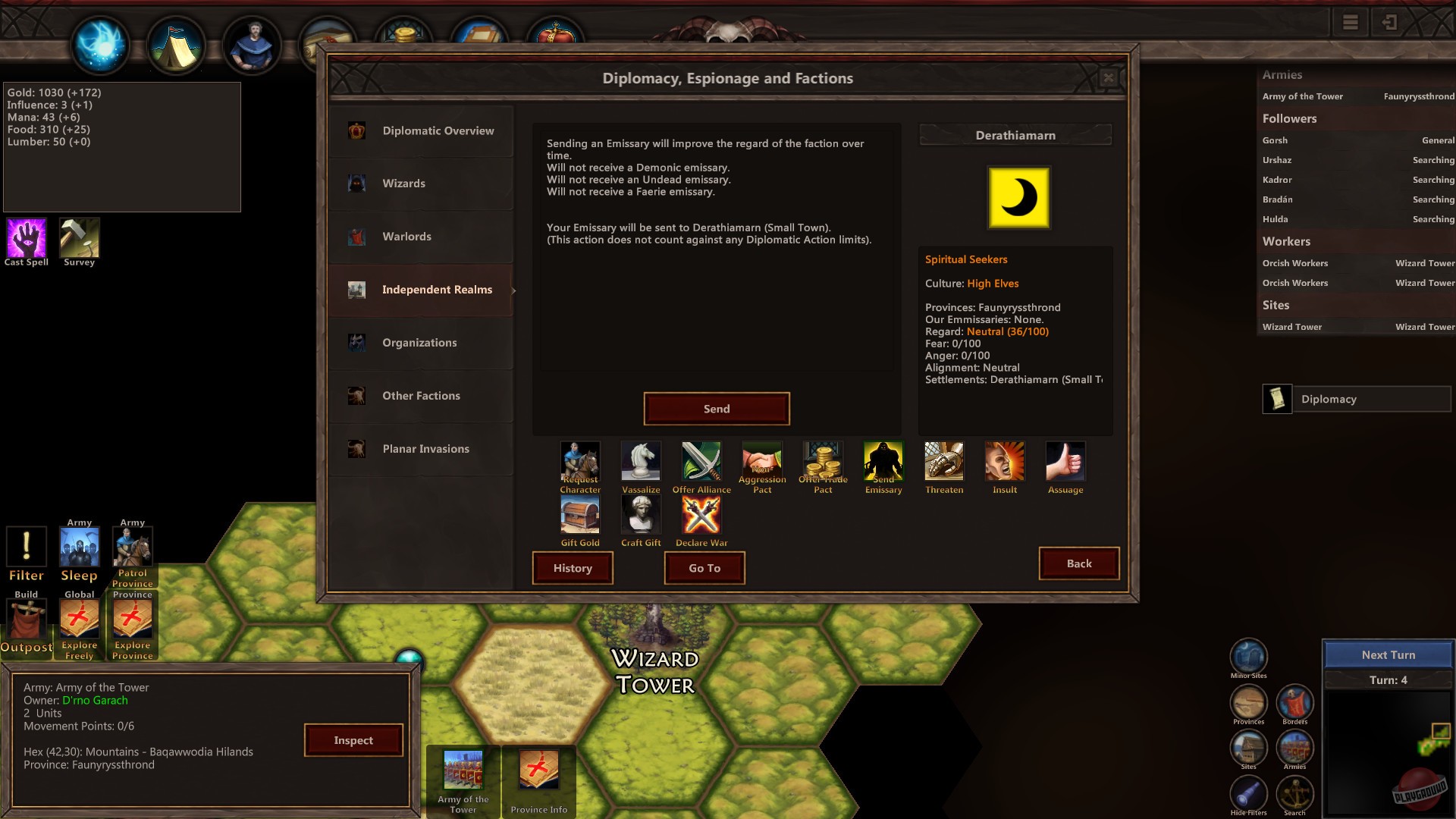The height and width of the screenshot is (819, 1456).
Task: Expand the Independent Realms section arrow
Action: 513,290
